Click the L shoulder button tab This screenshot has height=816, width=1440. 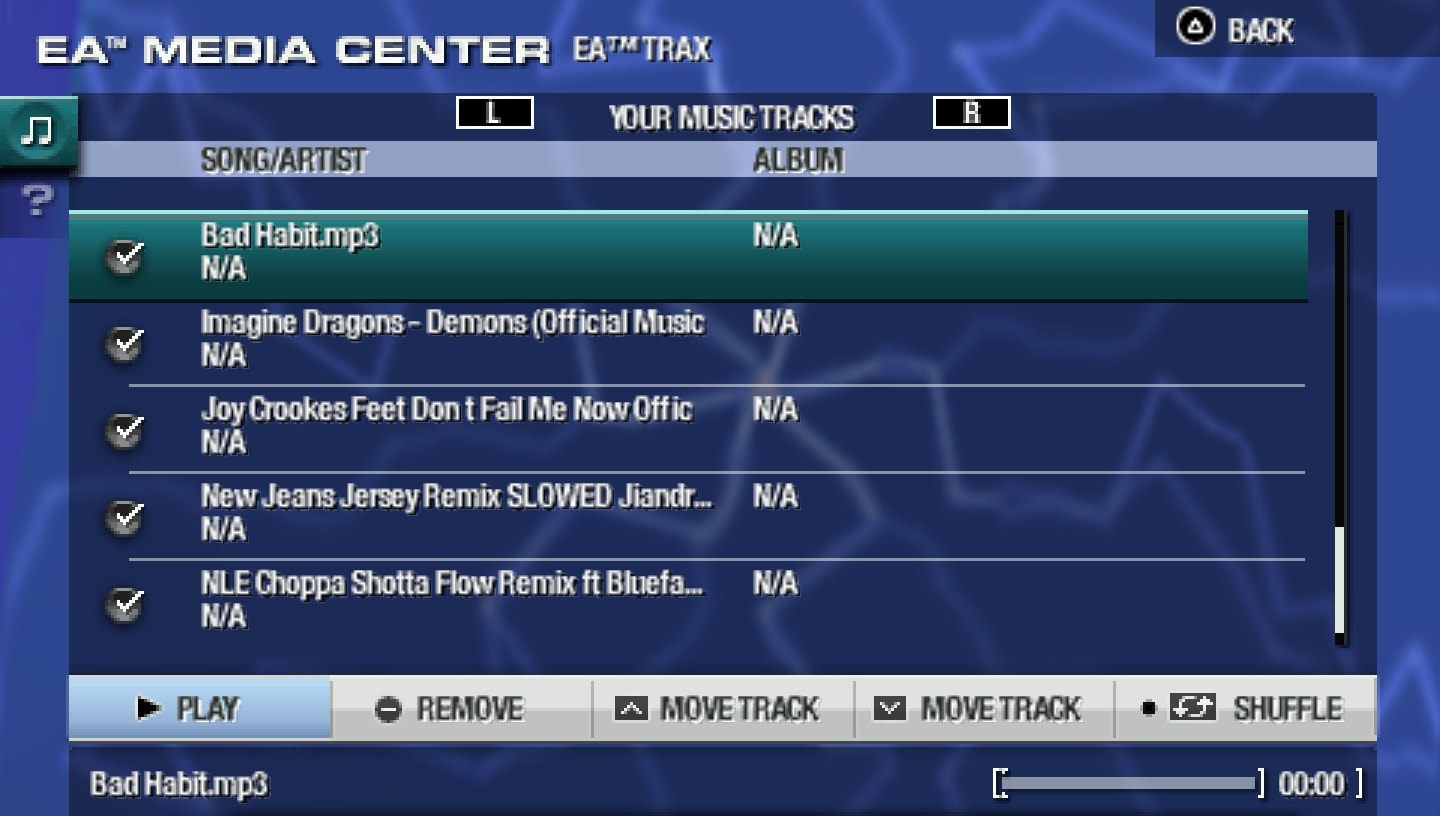pyautogui.click(x=495, y=113)
